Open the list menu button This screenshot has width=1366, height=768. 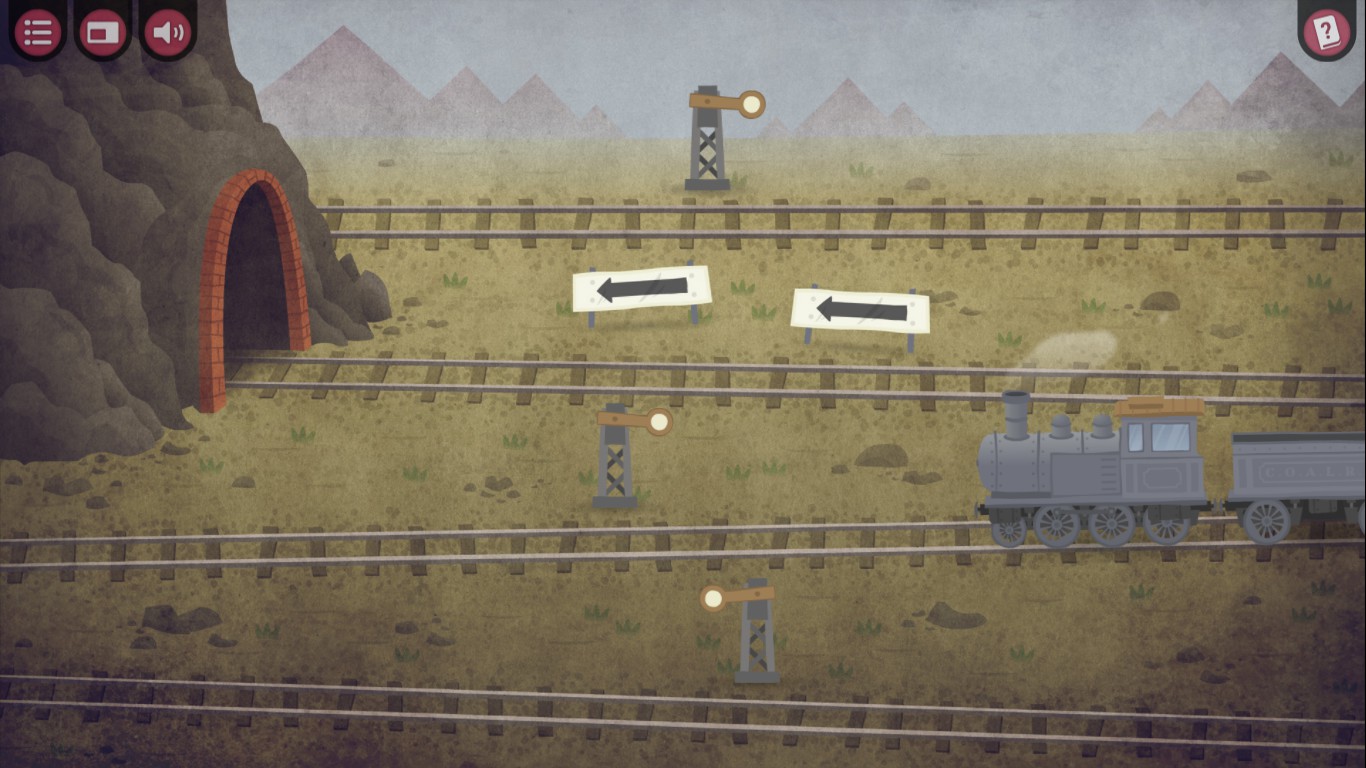(38, 33)
